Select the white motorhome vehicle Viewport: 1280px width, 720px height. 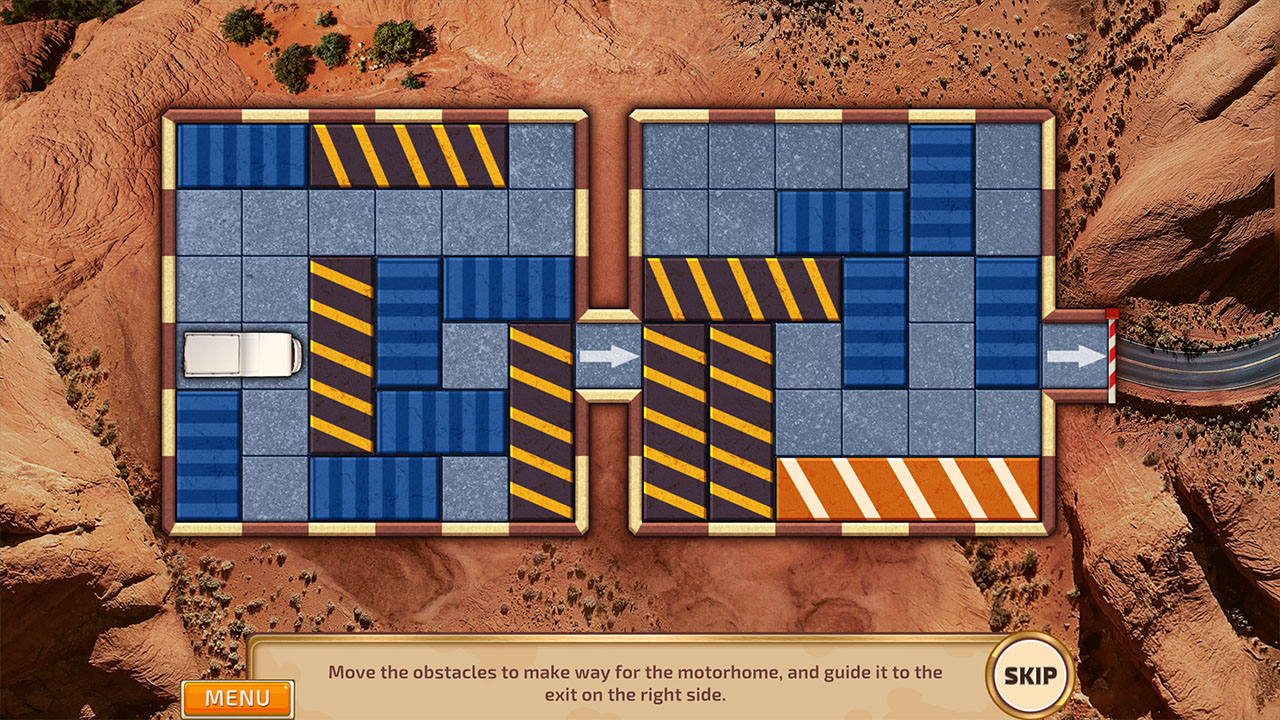point(243,354)
